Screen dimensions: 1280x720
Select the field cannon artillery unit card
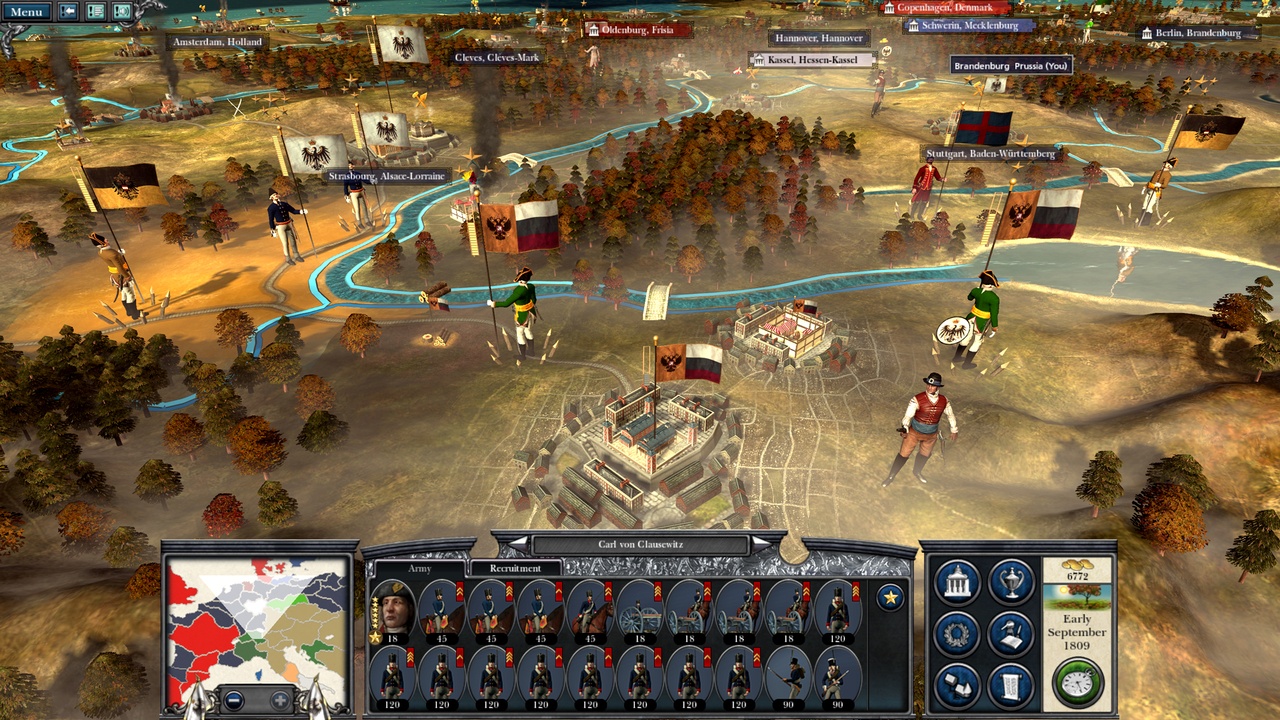coord(640,610)
